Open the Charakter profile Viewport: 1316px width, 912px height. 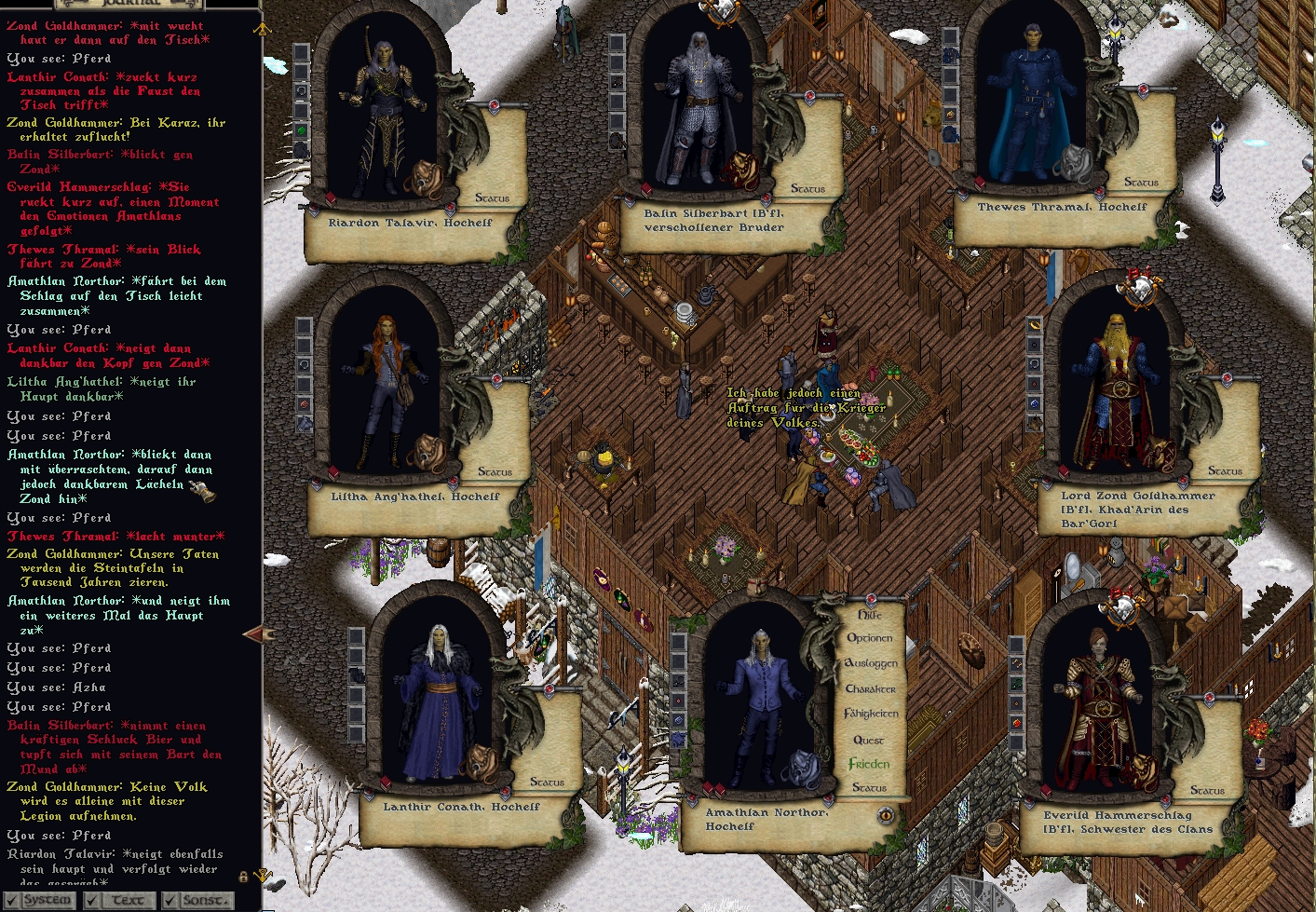pyautogui.click(x=871, y=689)
